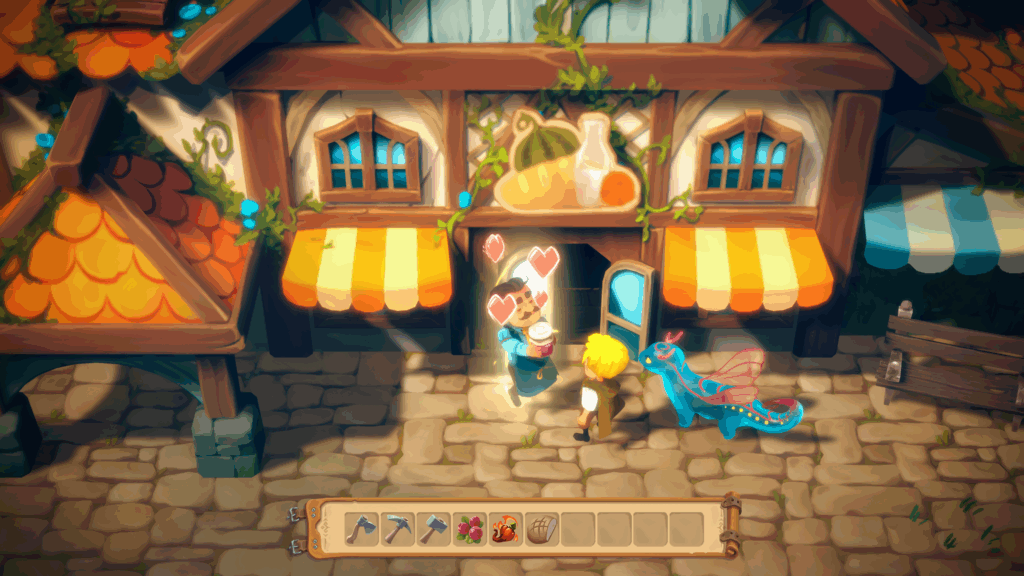Select the axe in the hotbar
Viewport: 1024px width, 576px height.
coord(362,528)
